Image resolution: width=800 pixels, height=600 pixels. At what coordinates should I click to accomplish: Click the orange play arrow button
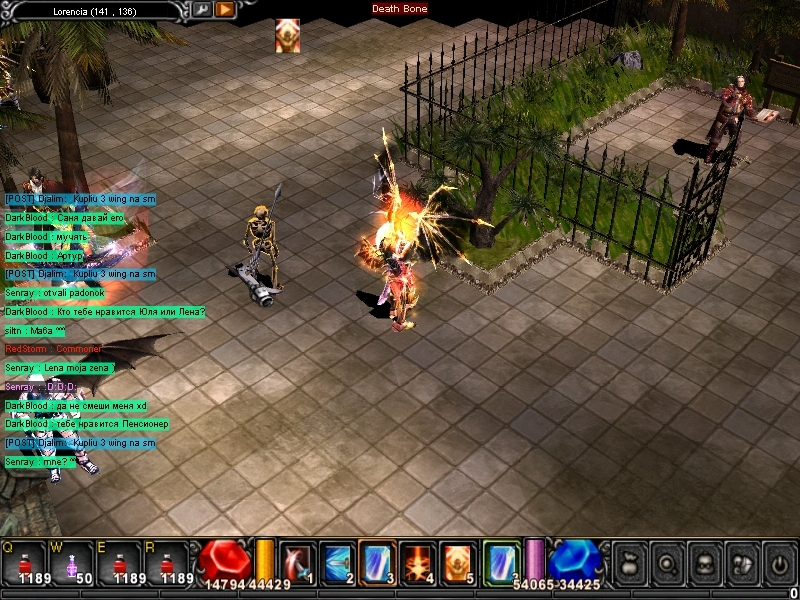point(225,9)
